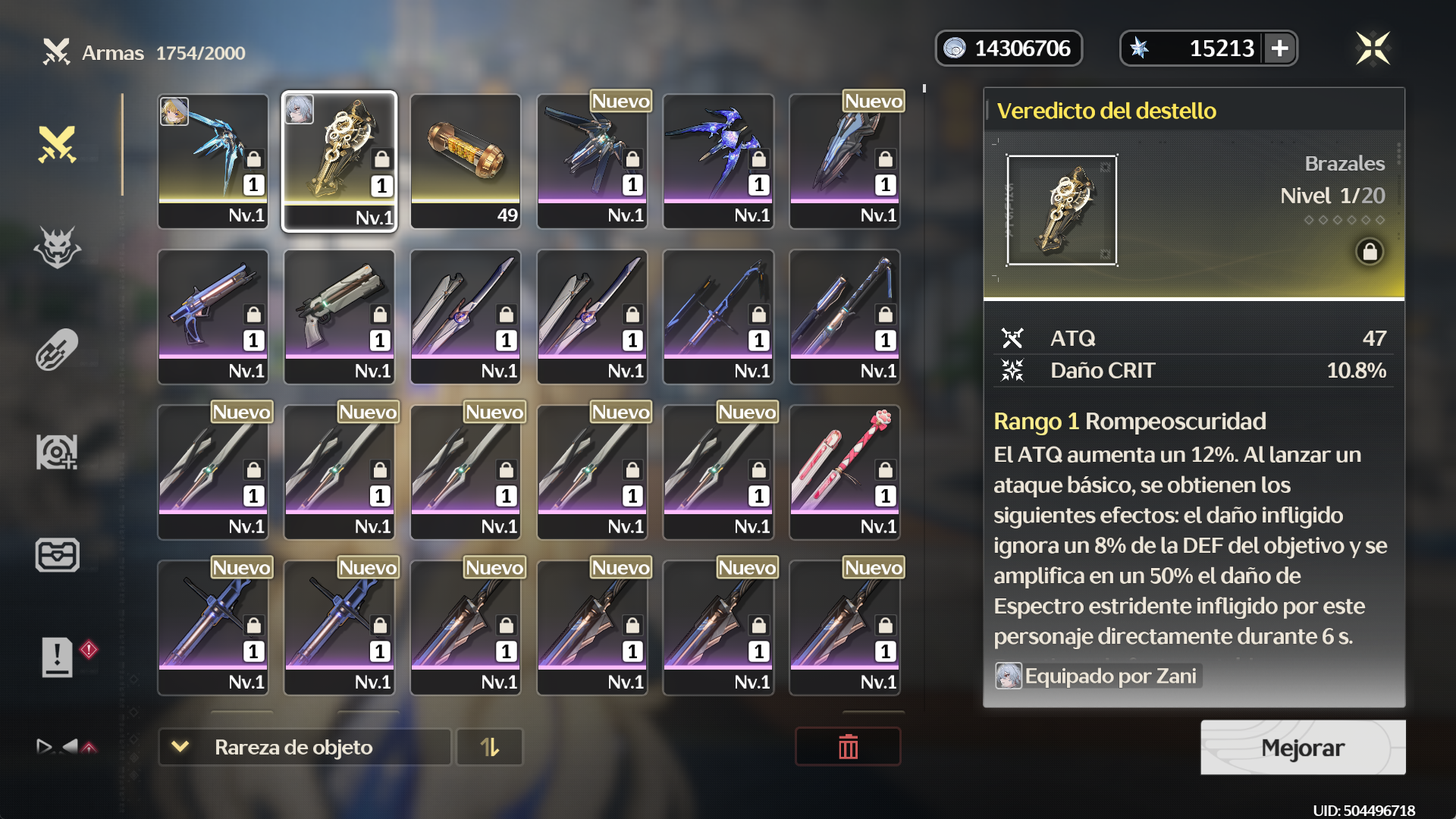Switch to the echo monster face tab
1456x819 pixels.
point(58,247)
